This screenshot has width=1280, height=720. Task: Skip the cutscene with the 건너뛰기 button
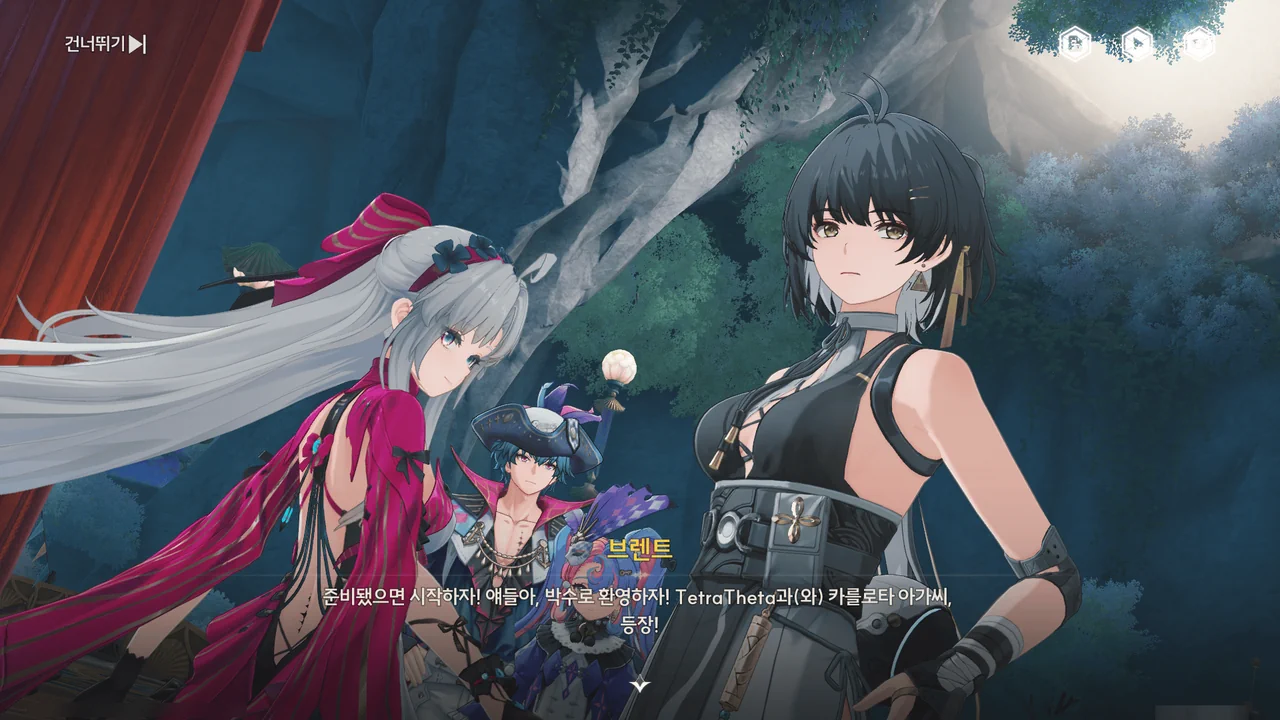(x=105, y=44)
